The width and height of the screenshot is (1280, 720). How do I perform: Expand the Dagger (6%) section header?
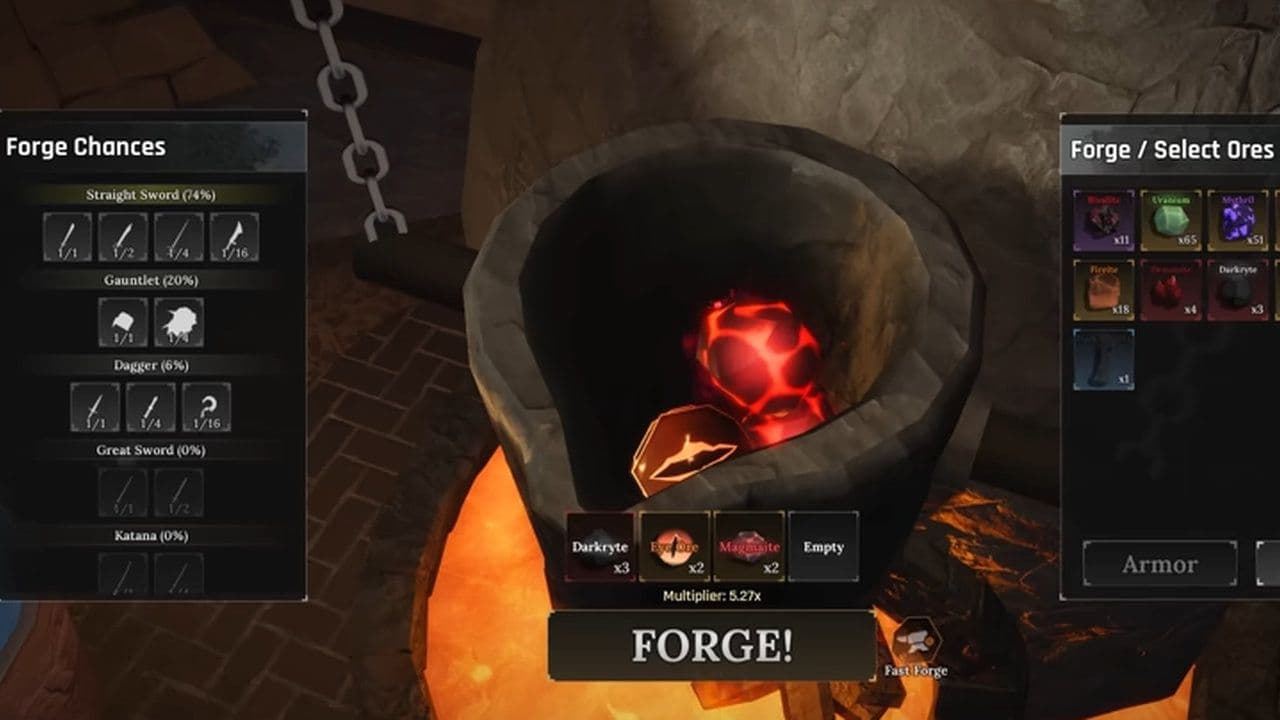tap(152, 364)
